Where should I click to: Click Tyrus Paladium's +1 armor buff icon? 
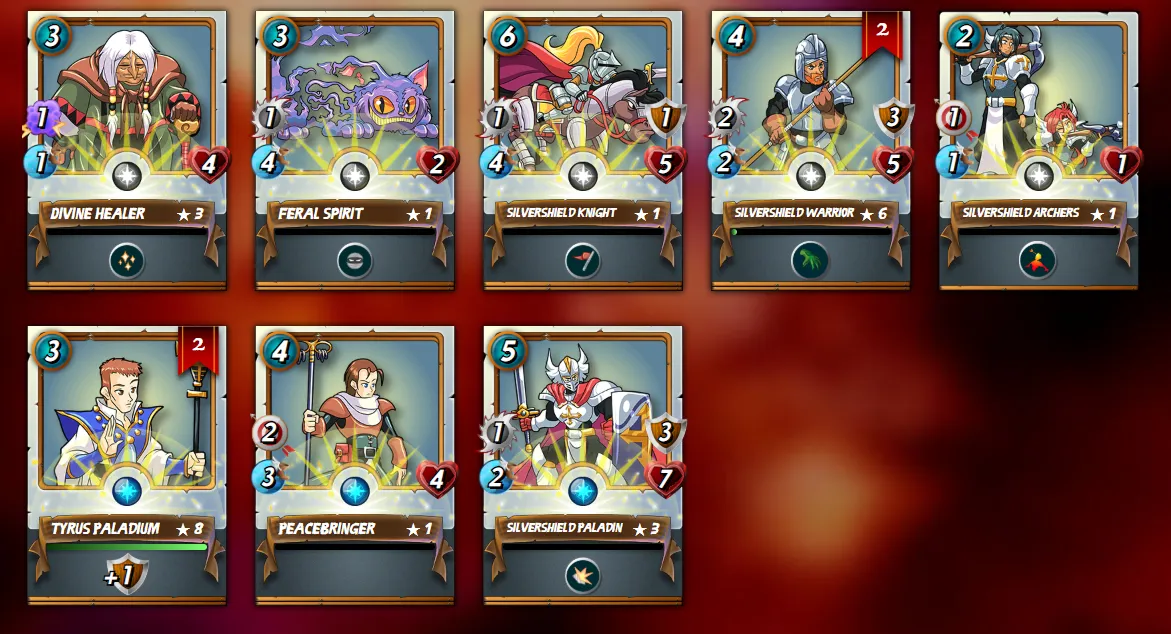click(127, 575)
